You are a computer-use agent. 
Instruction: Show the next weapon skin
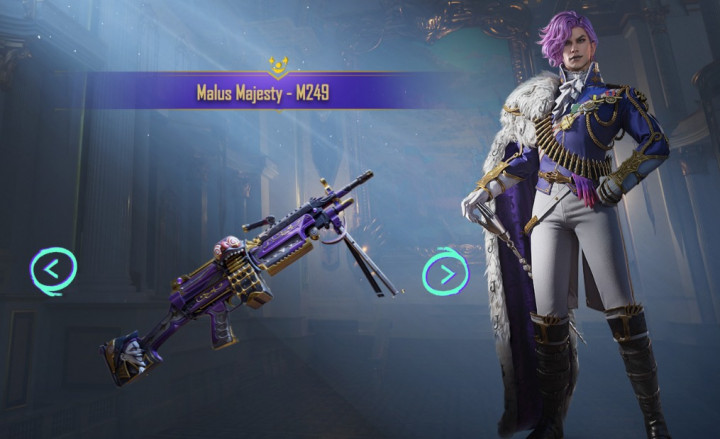point(445,272)
